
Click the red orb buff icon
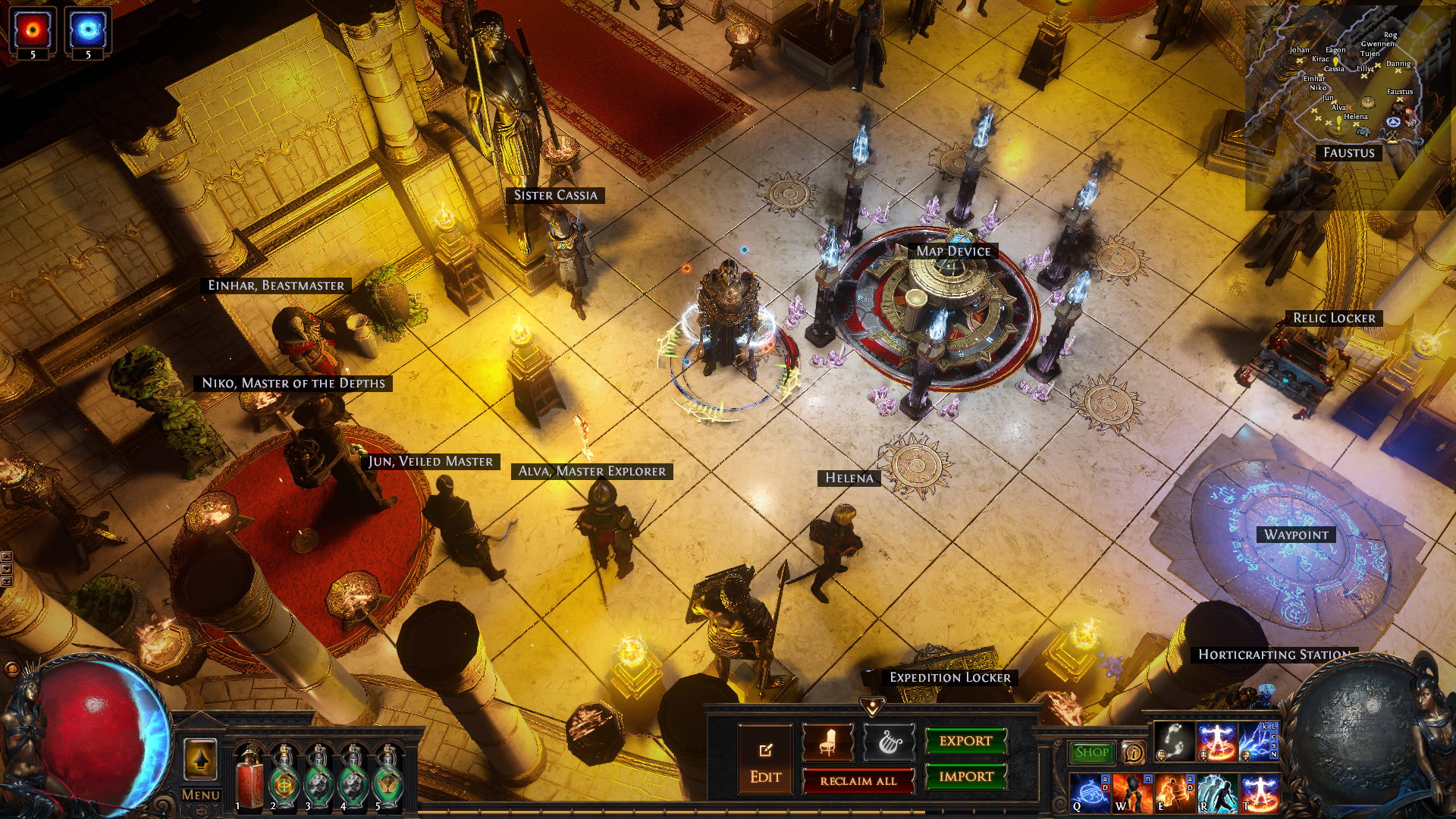tap(33, 30)
